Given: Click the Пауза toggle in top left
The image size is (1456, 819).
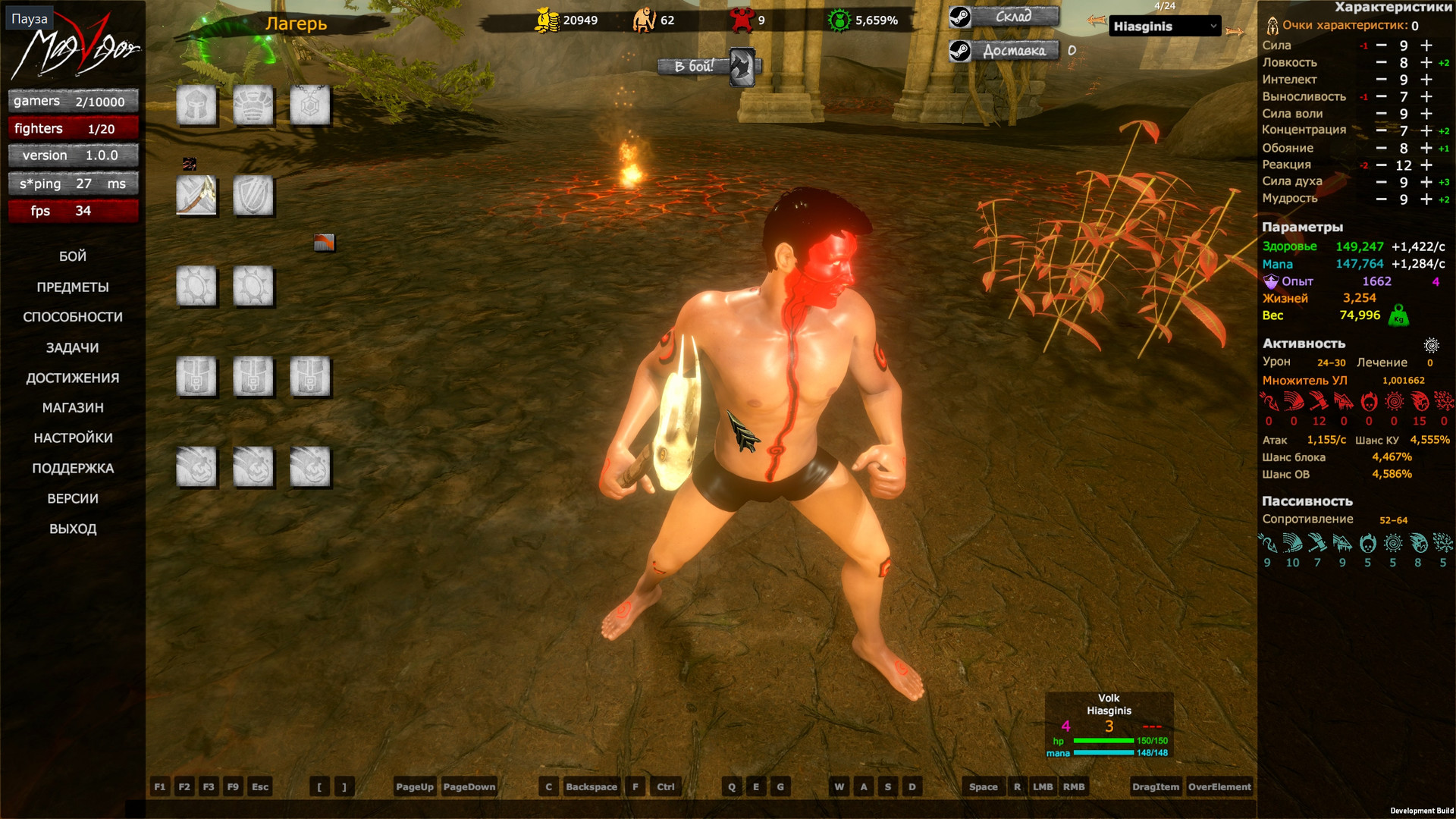Looking at the screenshot, I should coord(29,17).
